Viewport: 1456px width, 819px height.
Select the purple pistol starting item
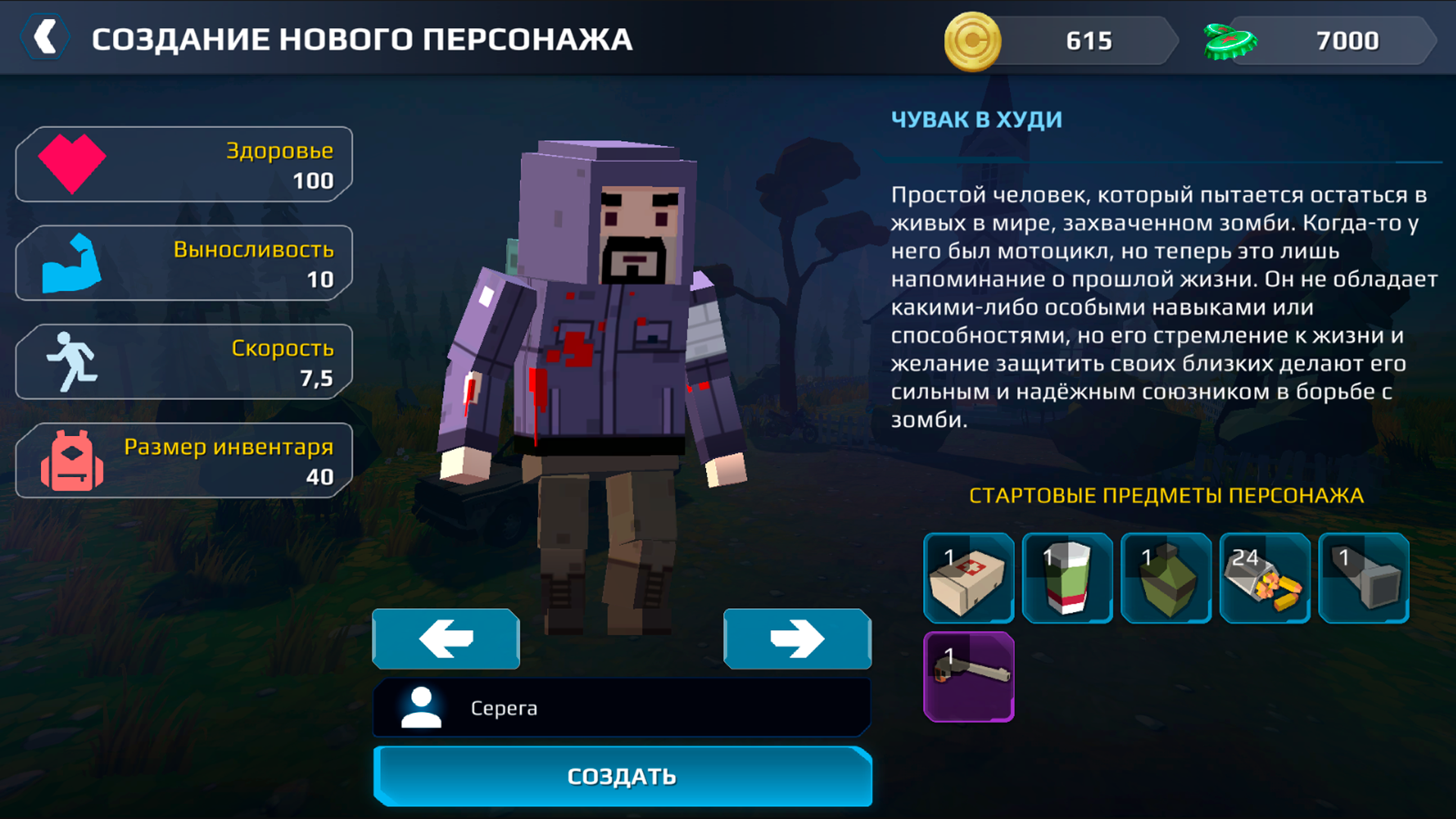tap(968, 677)
